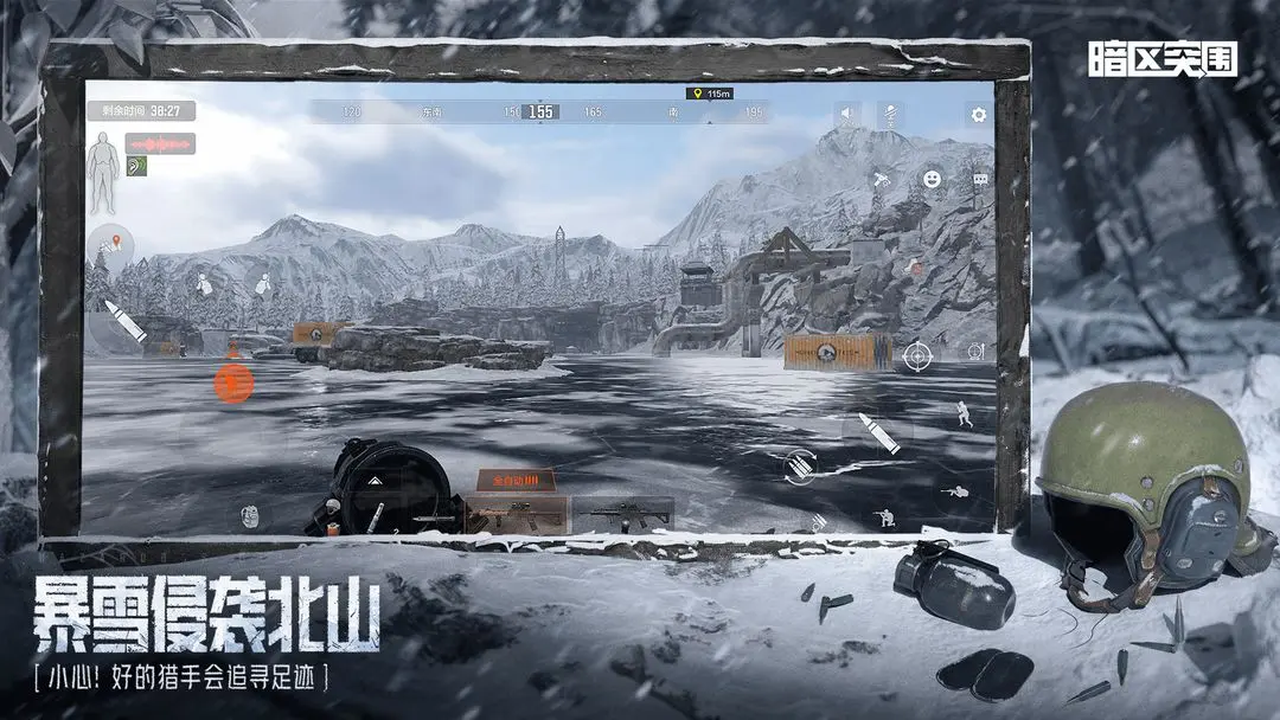The width and height of the screenshot is (1280, 720).
Task: Crouch using the kneeling soldier icon
Action: 885,517
